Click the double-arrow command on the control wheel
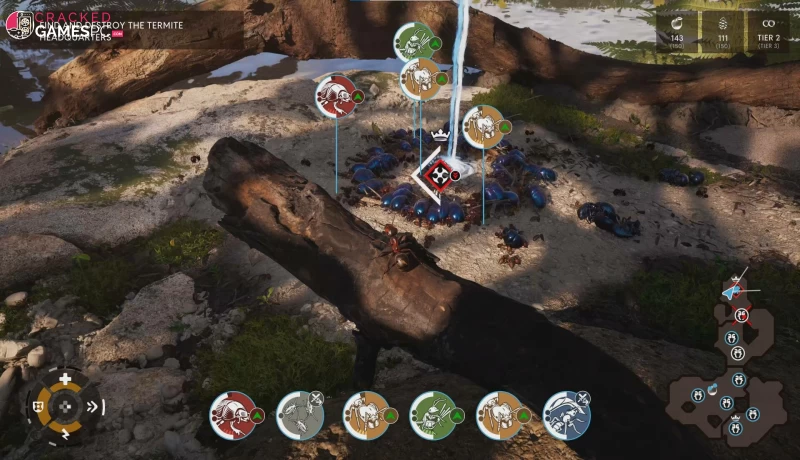This screenshot has height=460, width=800. 94,406
